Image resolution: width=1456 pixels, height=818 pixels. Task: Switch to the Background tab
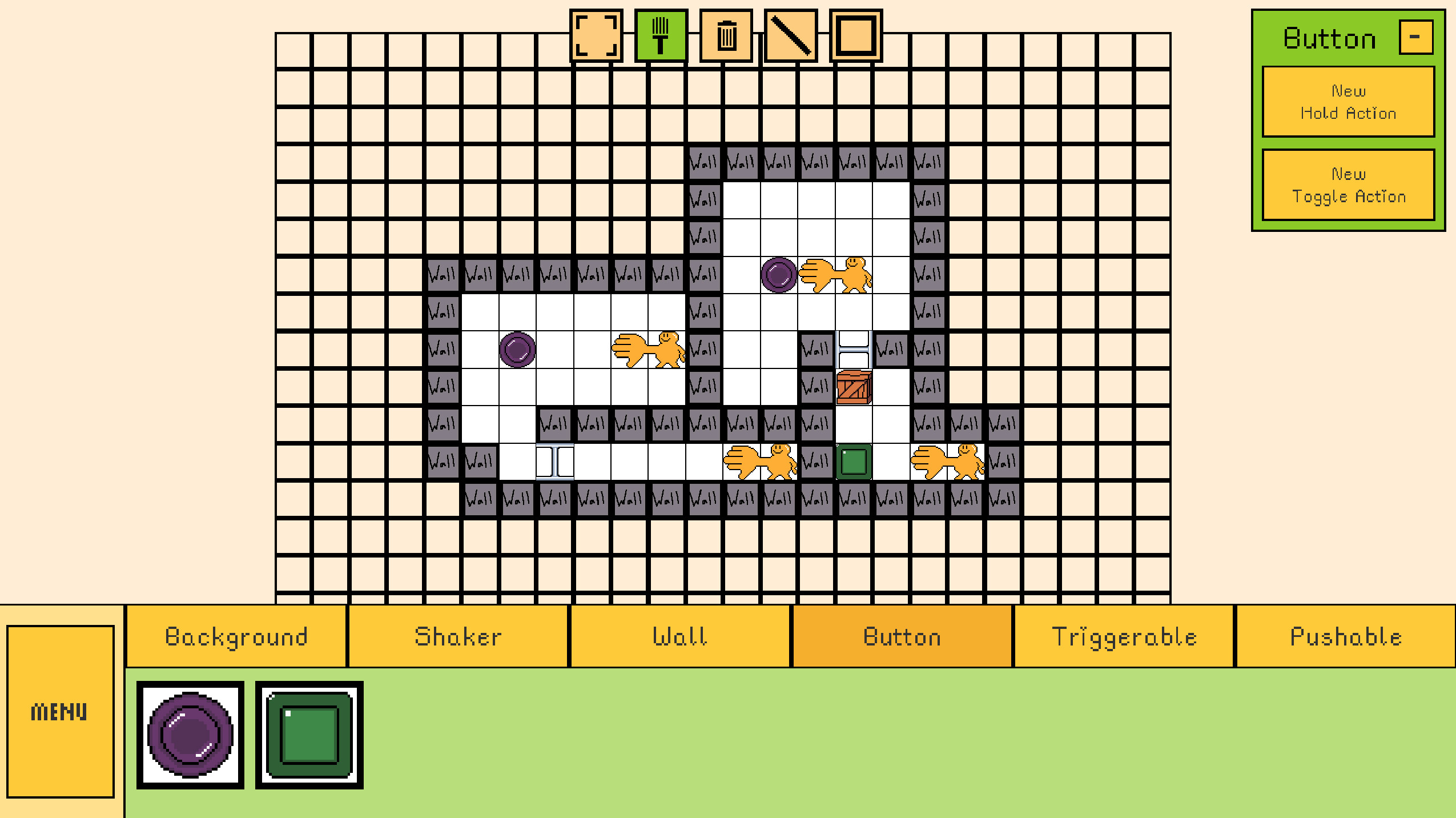click(x=237, y=636)
